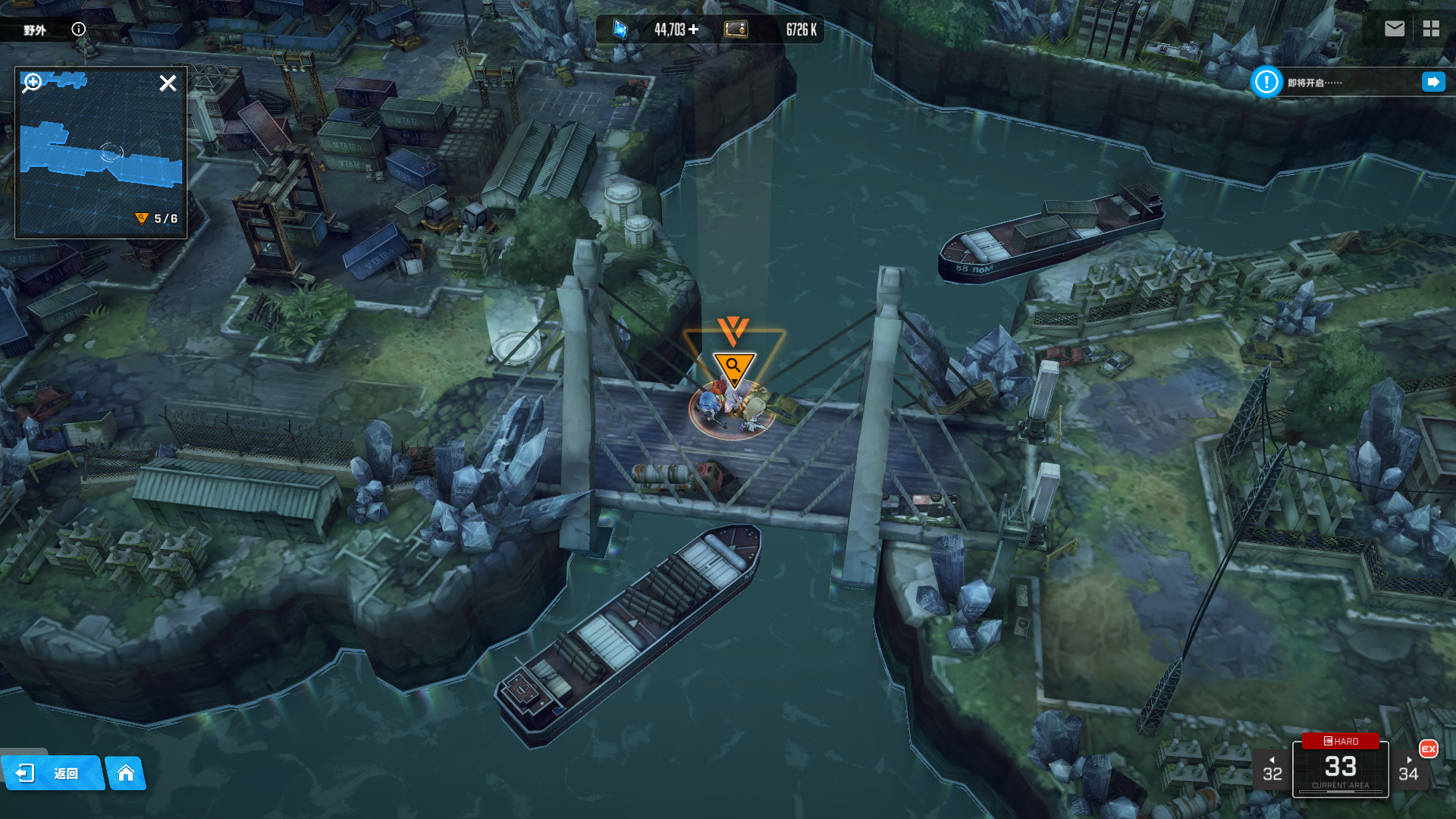
Task: Close the minimap panel
Action: 168,83
